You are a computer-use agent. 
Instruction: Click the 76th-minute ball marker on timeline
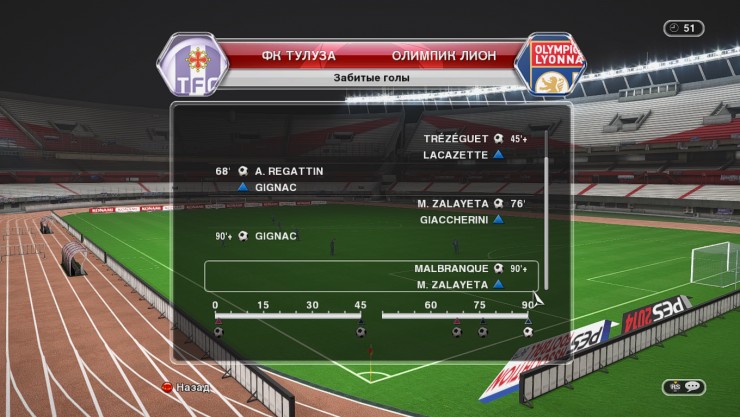pyautogui.click(x=482, y=331)
